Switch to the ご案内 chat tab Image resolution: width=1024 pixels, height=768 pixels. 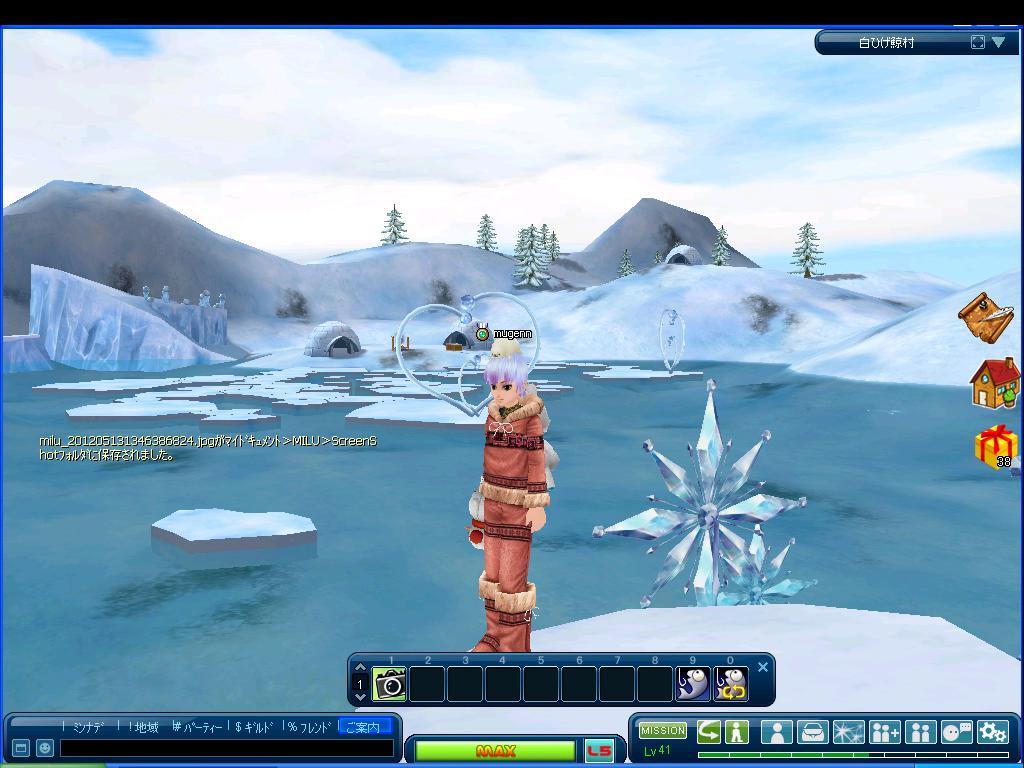coord(363,727)
